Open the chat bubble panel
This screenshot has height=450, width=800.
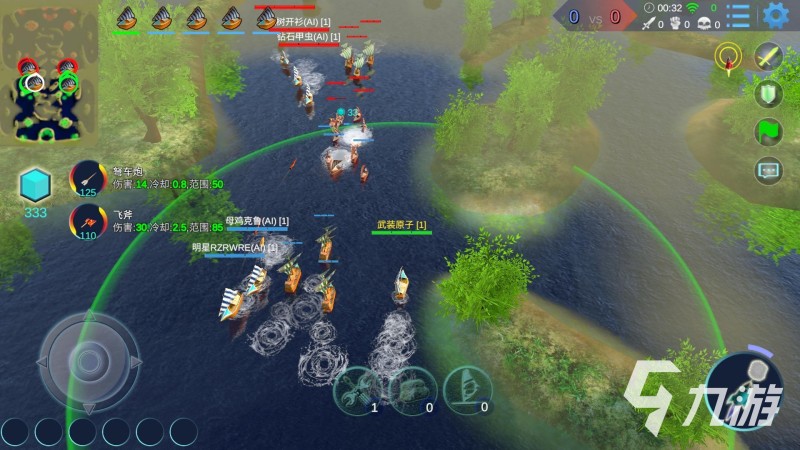point(768,170)
